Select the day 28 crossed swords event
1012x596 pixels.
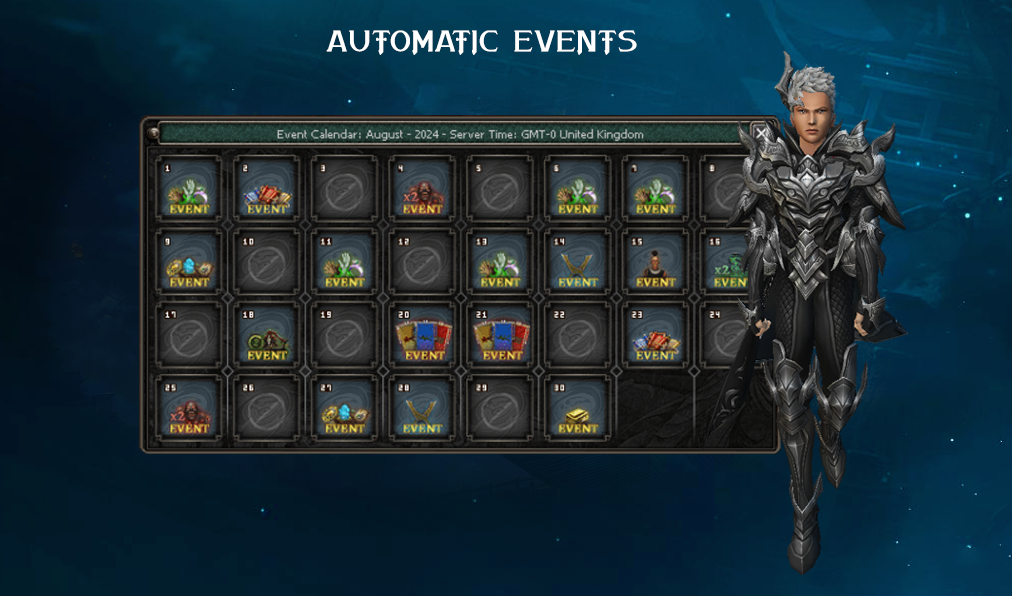click(x=422, y=409)
